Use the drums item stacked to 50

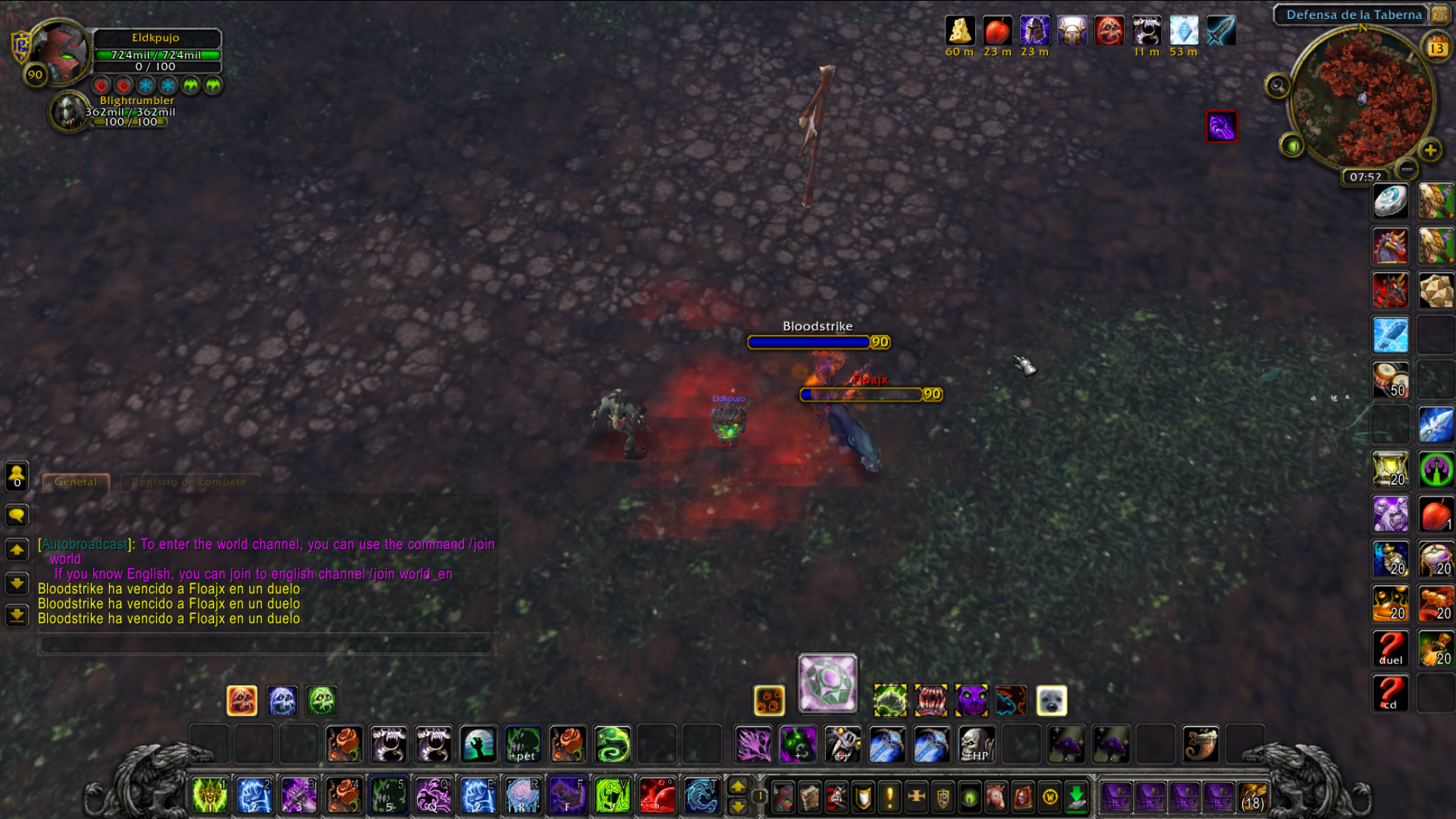[1391, 380]
